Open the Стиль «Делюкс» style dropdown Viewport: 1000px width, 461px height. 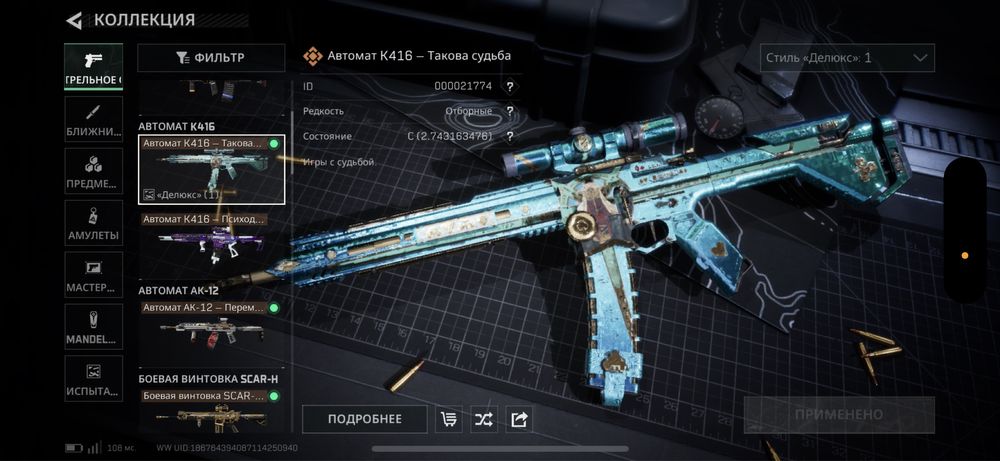(x=847, y=58)
